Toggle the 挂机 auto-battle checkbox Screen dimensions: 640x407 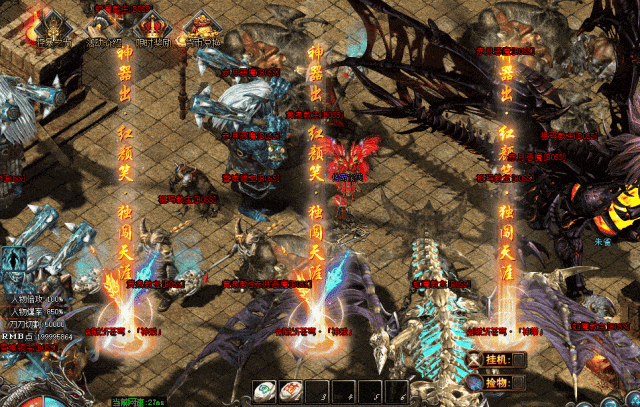click(x=520, y=359)
